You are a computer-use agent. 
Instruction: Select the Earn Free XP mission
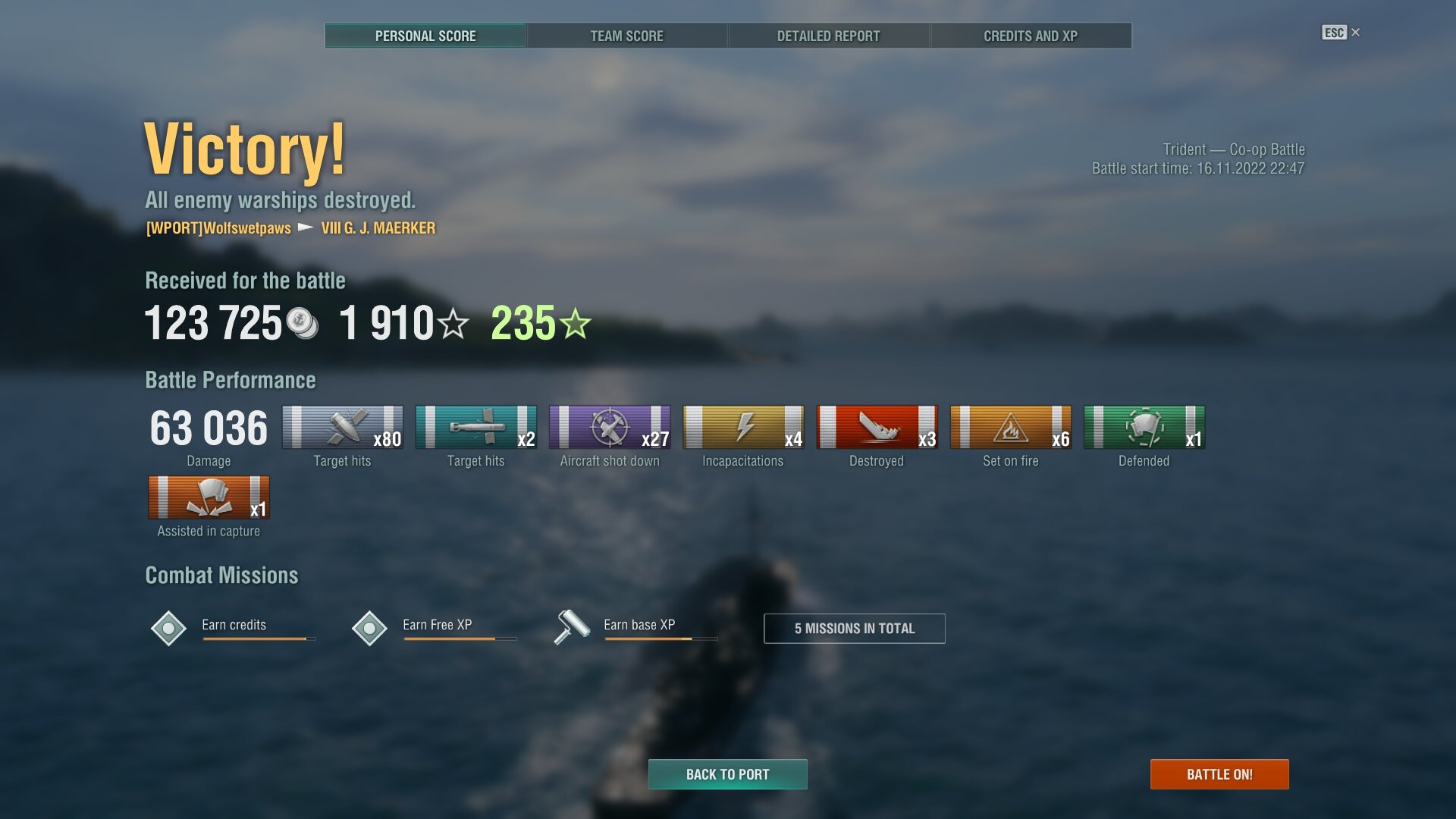[436, 626]
